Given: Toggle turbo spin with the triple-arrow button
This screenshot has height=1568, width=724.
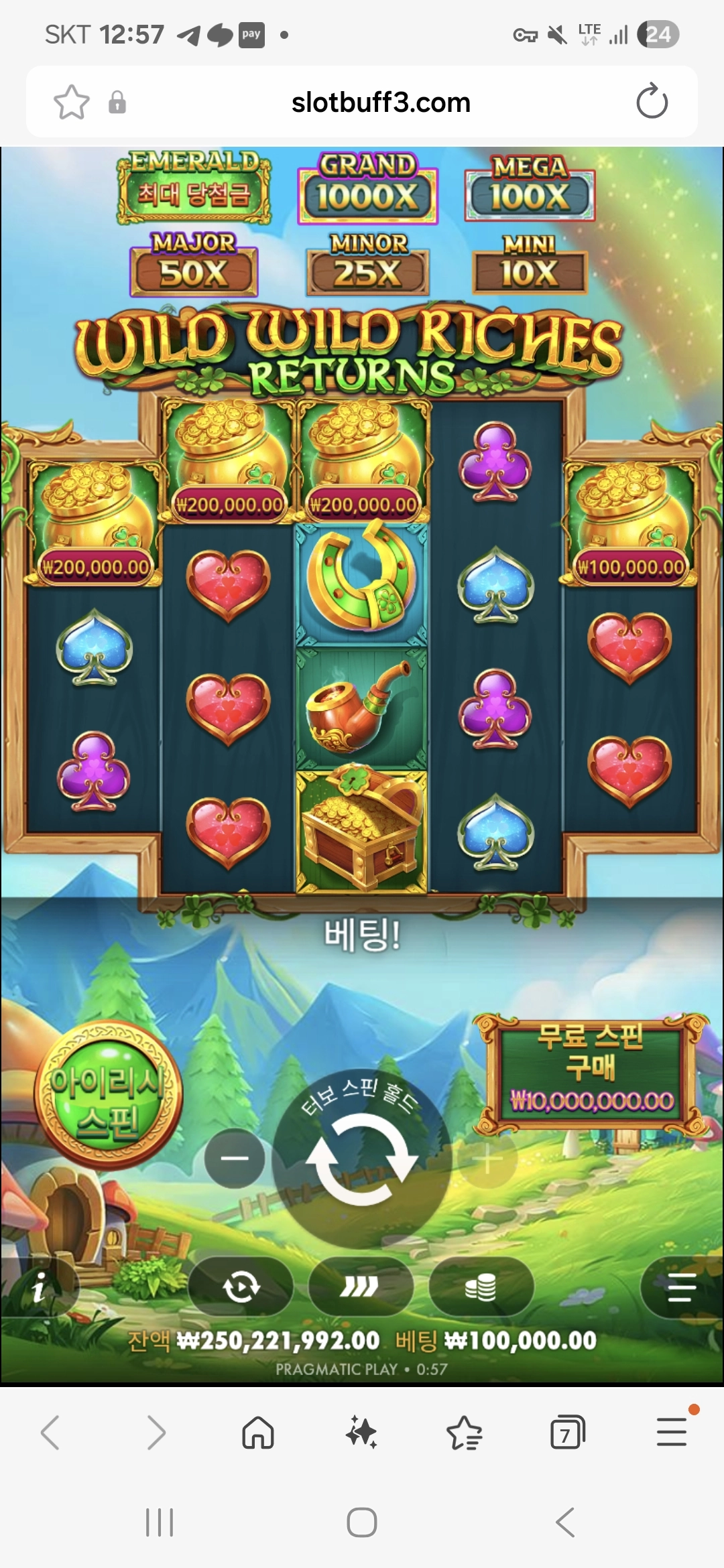Looking at the screenshot, I should pos(360,1287).
